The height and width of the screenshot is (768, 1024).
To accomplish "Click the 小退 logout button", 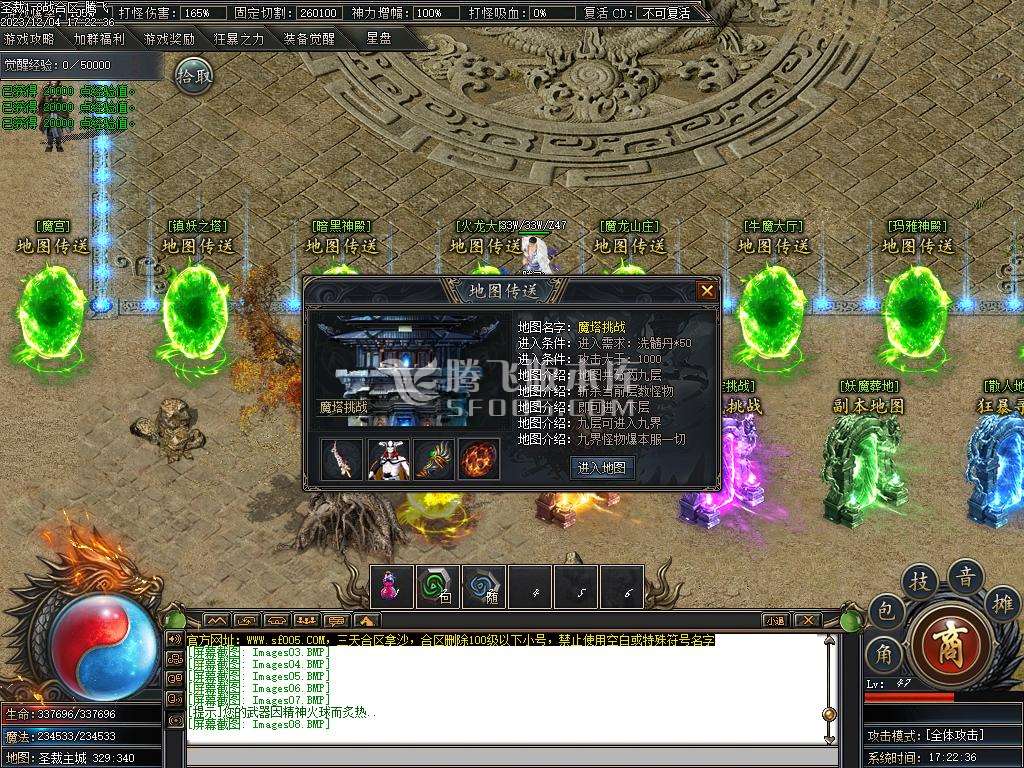I will click(775, 620).
